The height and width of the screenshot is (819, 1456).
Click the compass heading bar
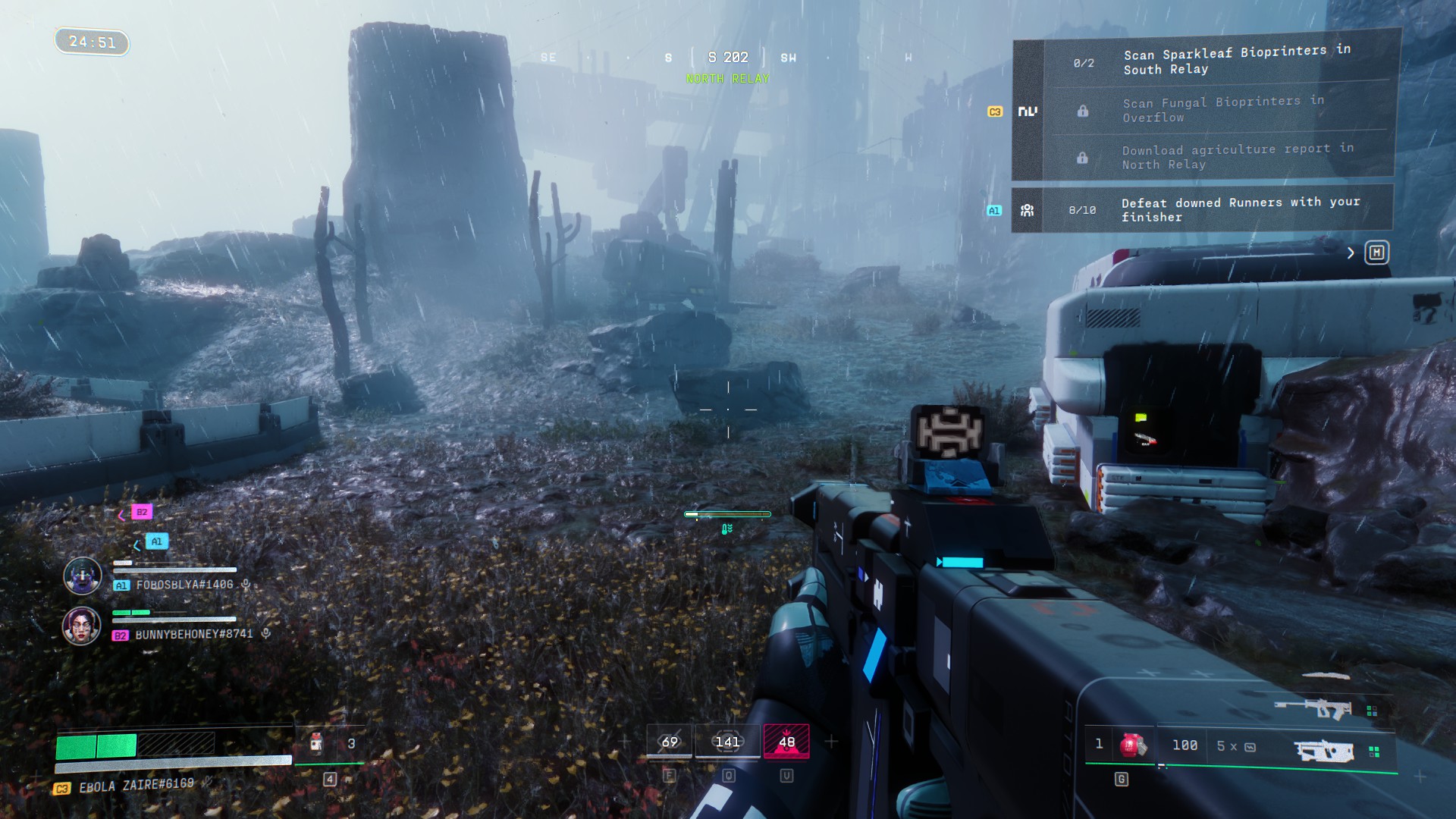click(x=728, y=58)
